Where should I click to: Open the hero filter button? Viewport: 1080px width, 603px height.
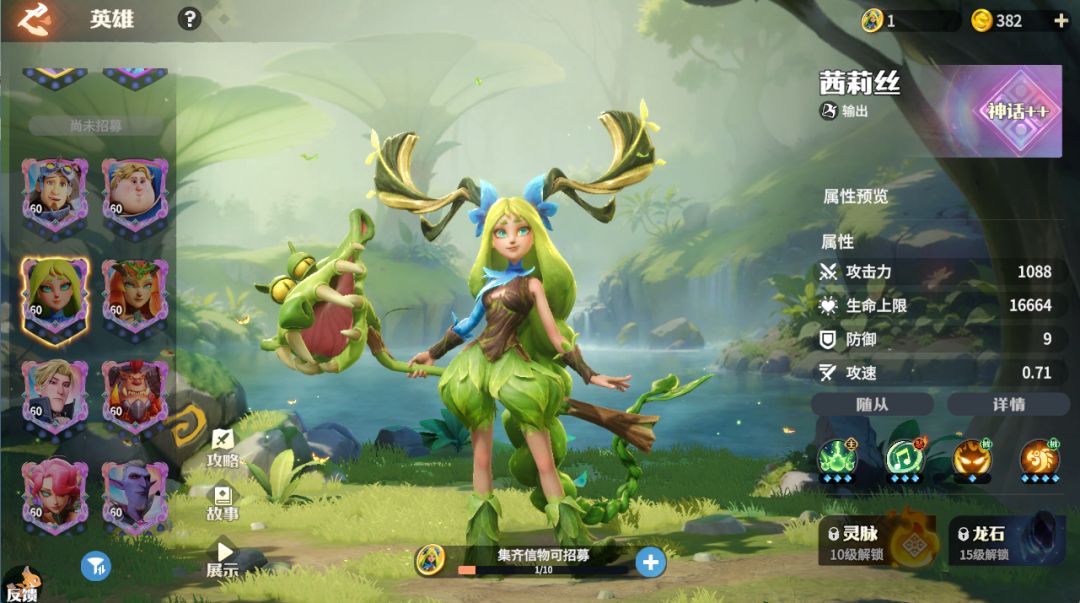point(96,566)
